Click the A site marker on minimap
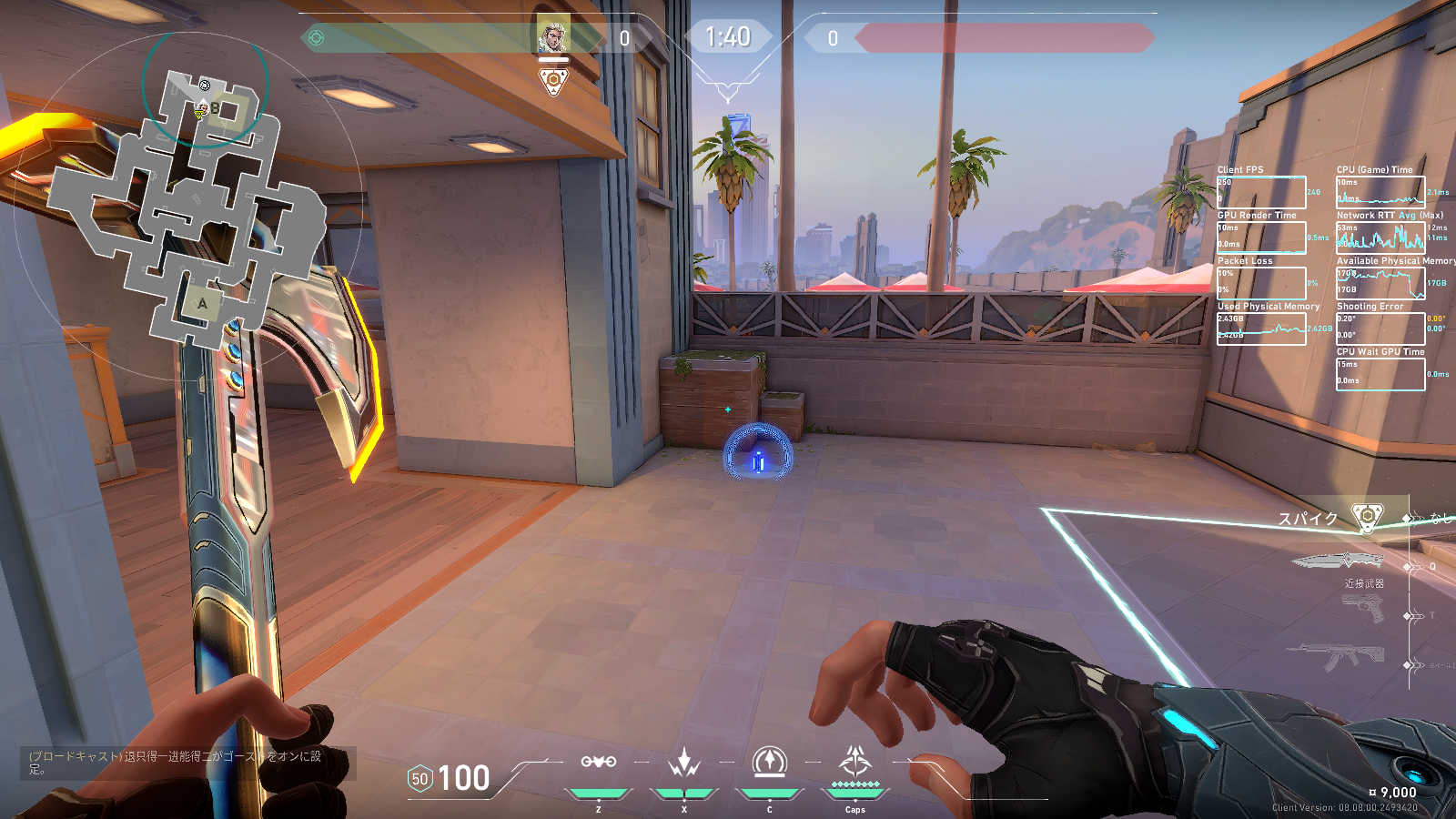This screenshot has width=1456, height=819. pos(202,303)
